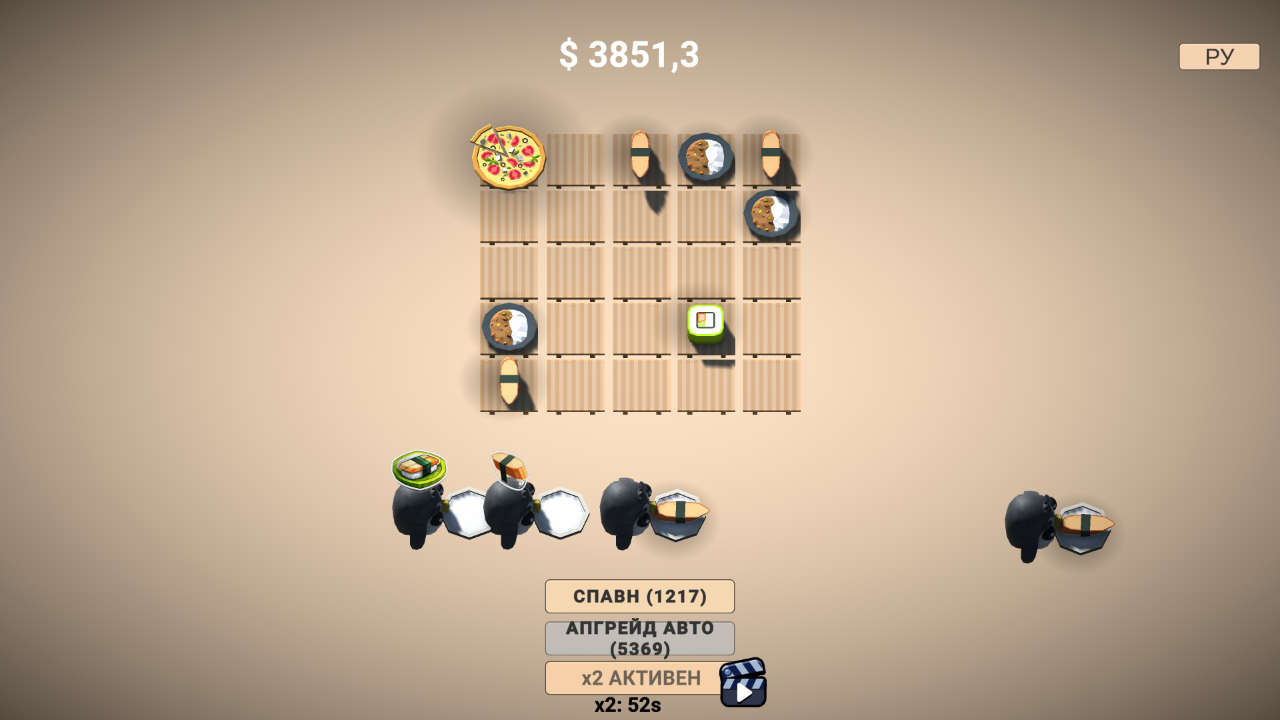This screenshot has height=720, width=1280.
Task: Click the salmon nigiri in the top row
Action: 640,155
